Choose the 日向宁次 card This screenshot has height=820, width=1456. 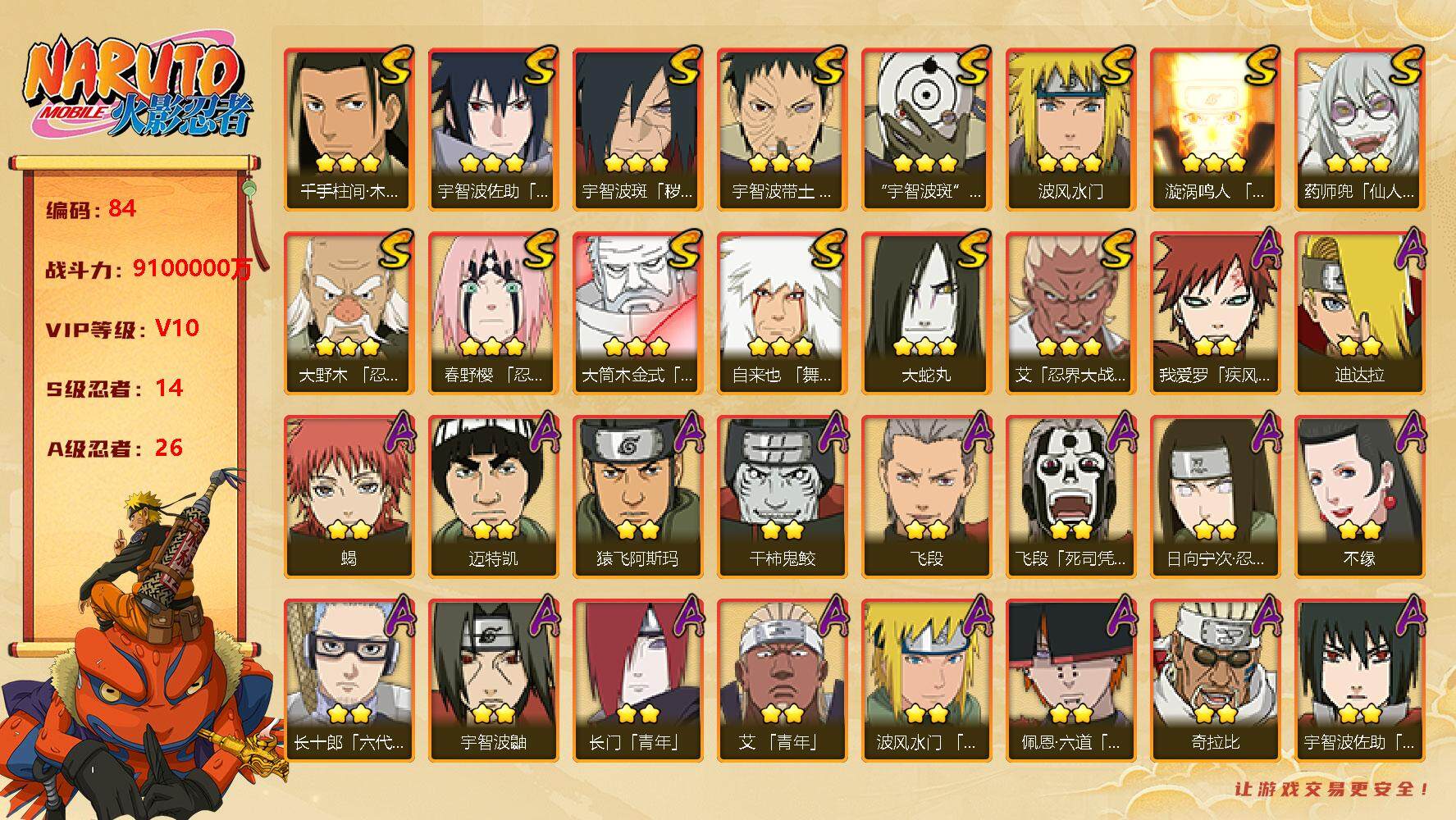[1215, 496]
